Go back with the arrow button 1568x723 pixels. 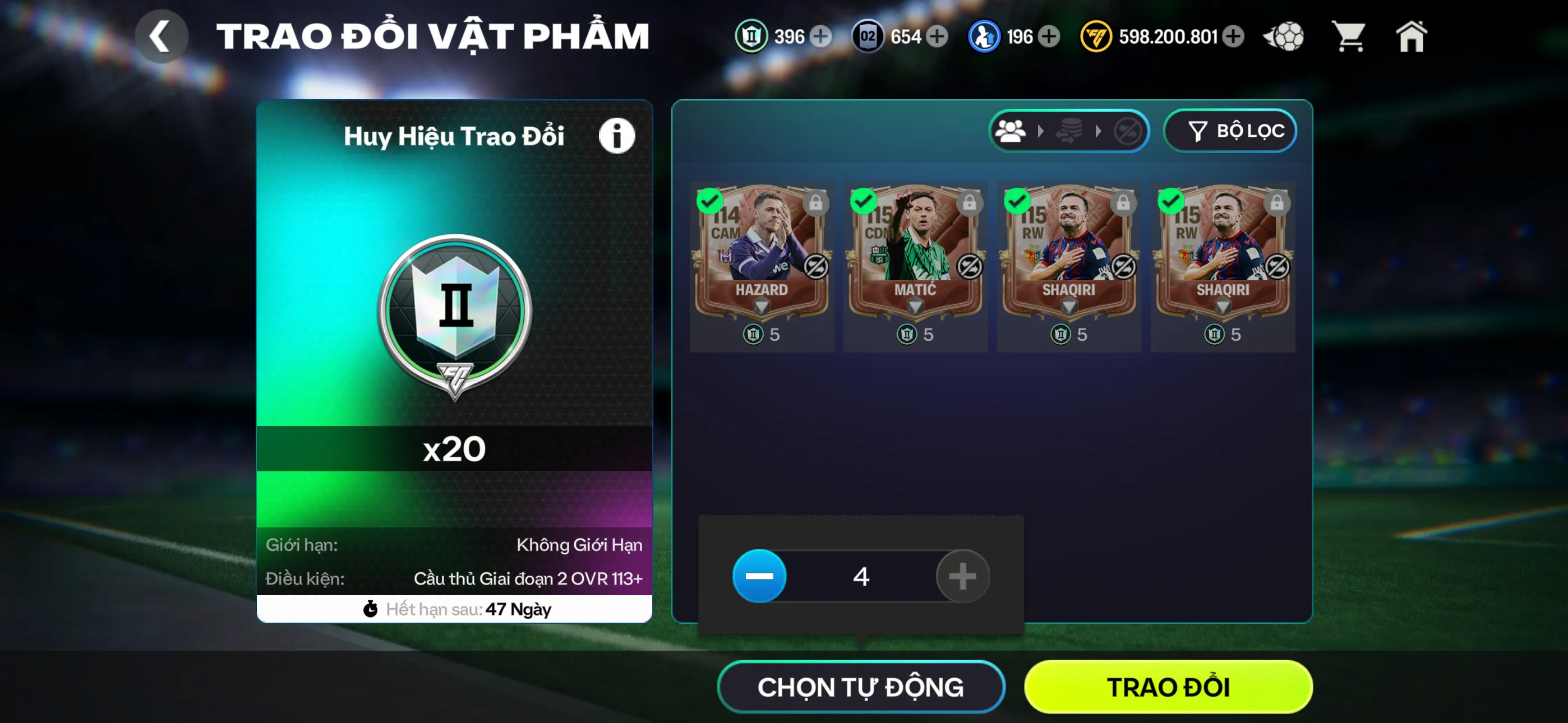(161, 36)
